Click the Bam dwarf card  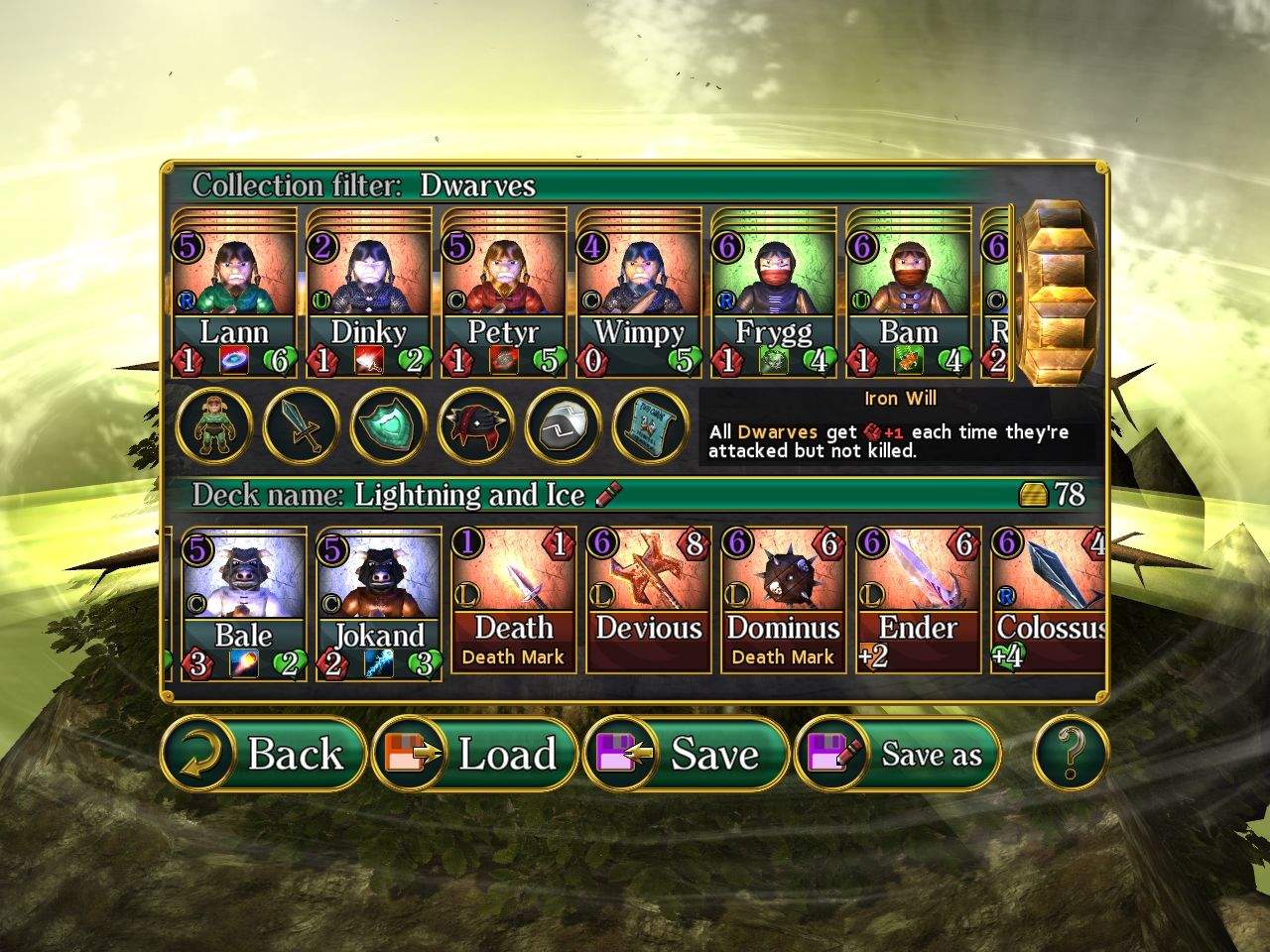[908, 294]
